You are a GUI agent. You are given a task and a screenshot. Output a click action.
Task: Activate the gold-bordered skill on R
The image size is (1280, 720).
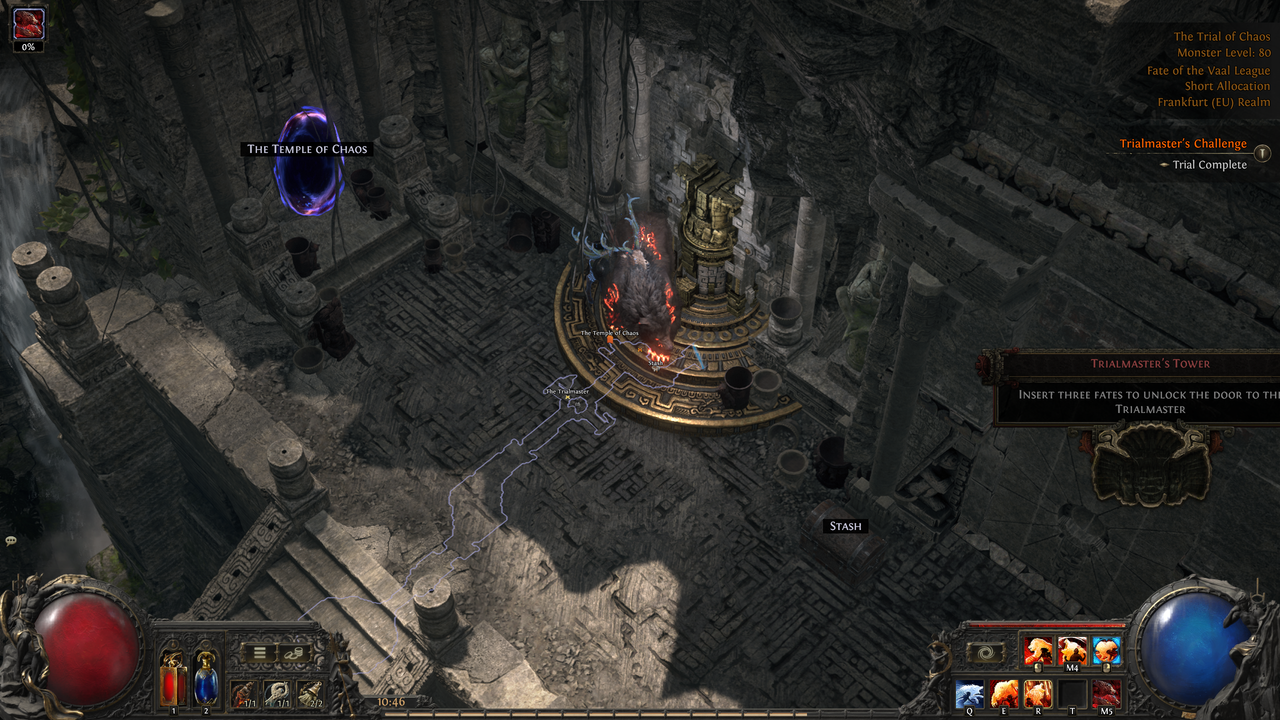click(x=1038, y=693)
